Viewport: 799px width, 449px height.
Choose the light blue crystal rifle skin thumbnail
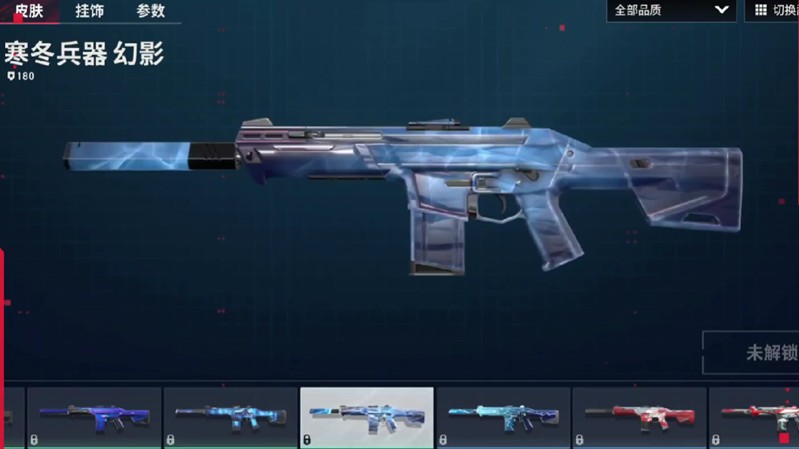pos(231,417)
